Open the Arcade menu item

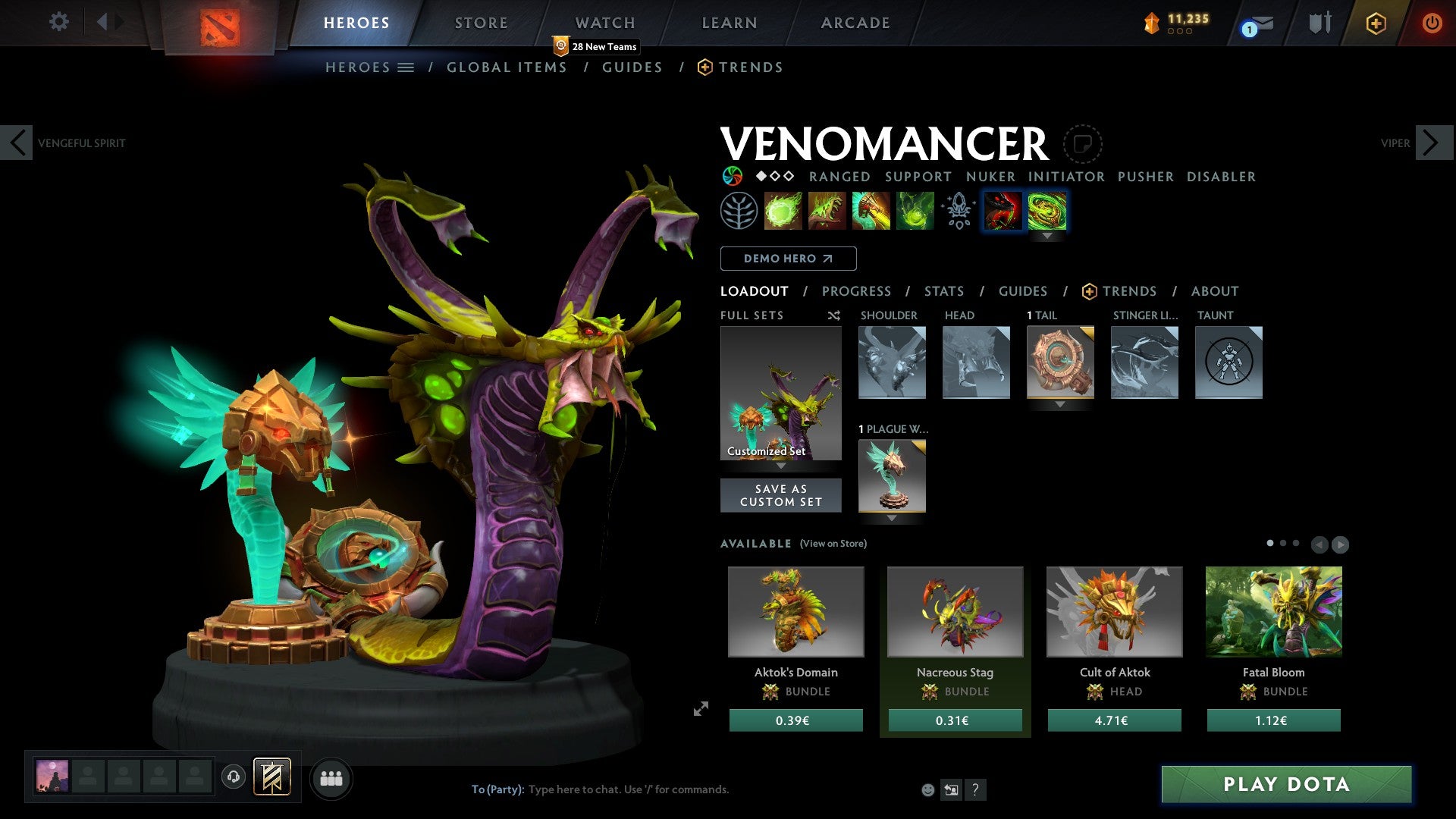[x=855, y=22]
